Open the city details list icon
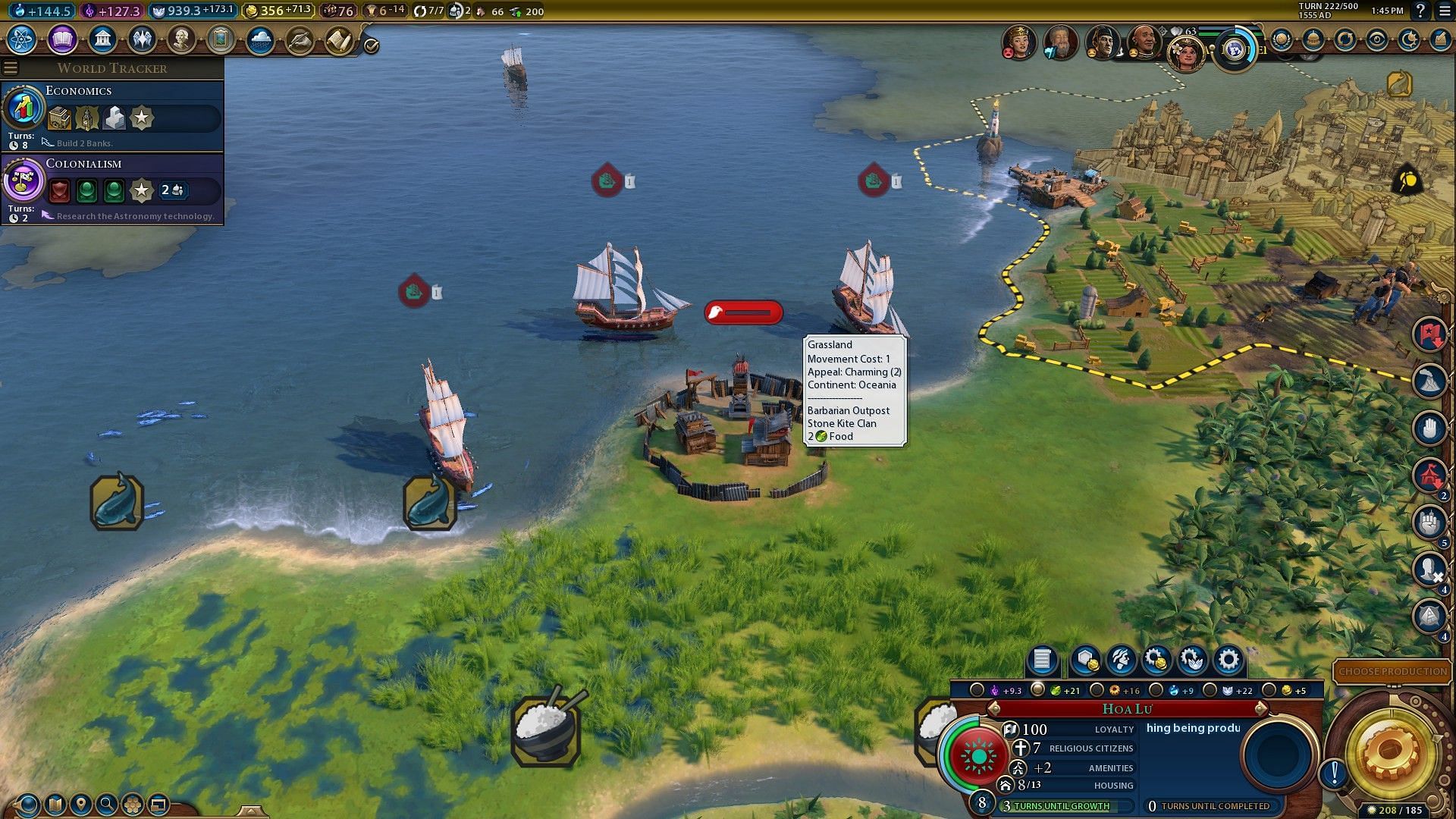Screen dimensions: 1456x819 (1042, 661)
